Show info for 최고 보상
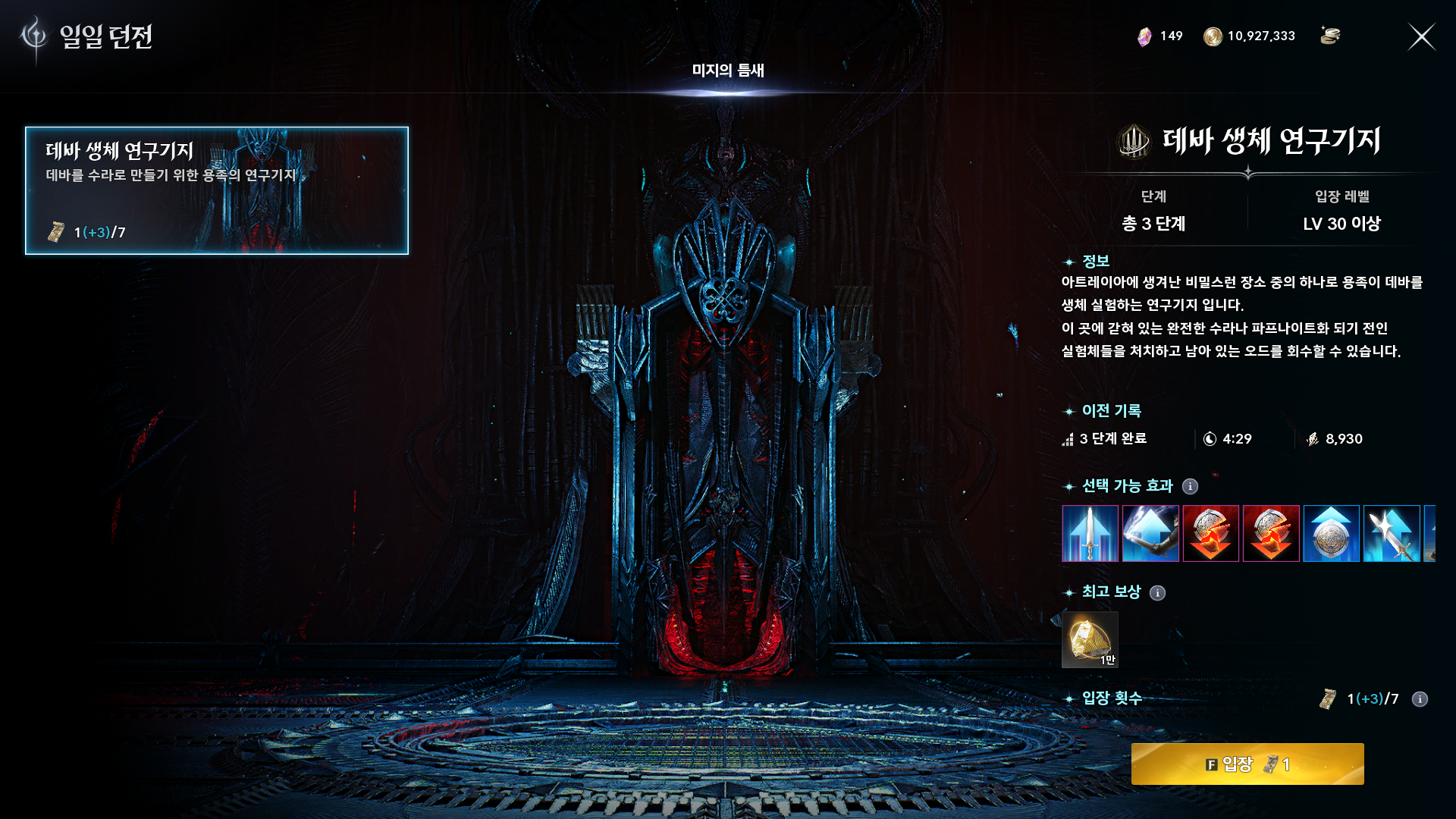 click(1157, 593)
